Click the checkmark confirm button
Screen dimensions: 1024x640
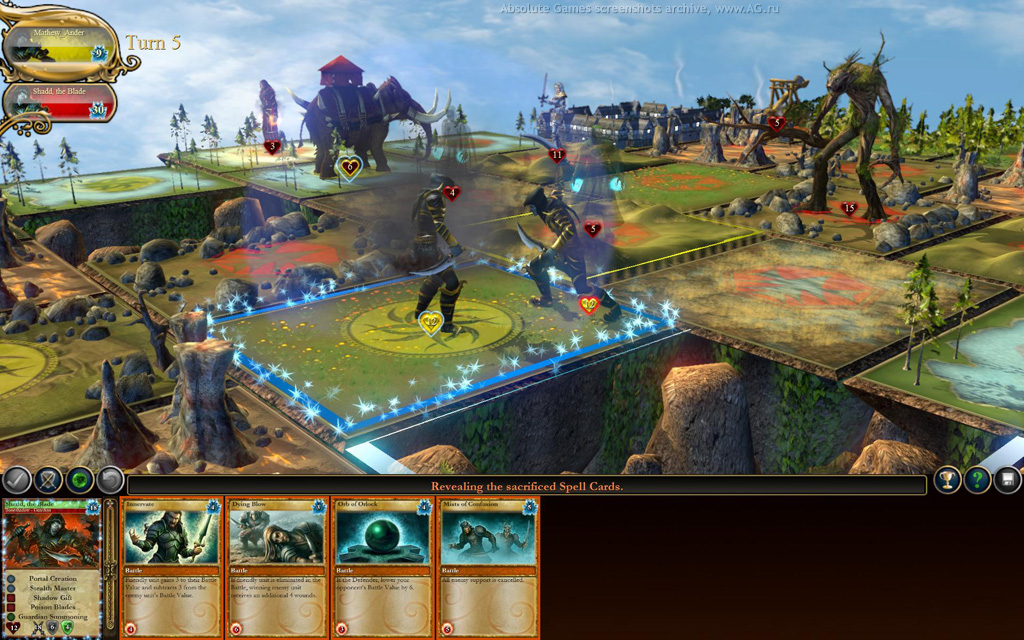click(x=17, y=481)
